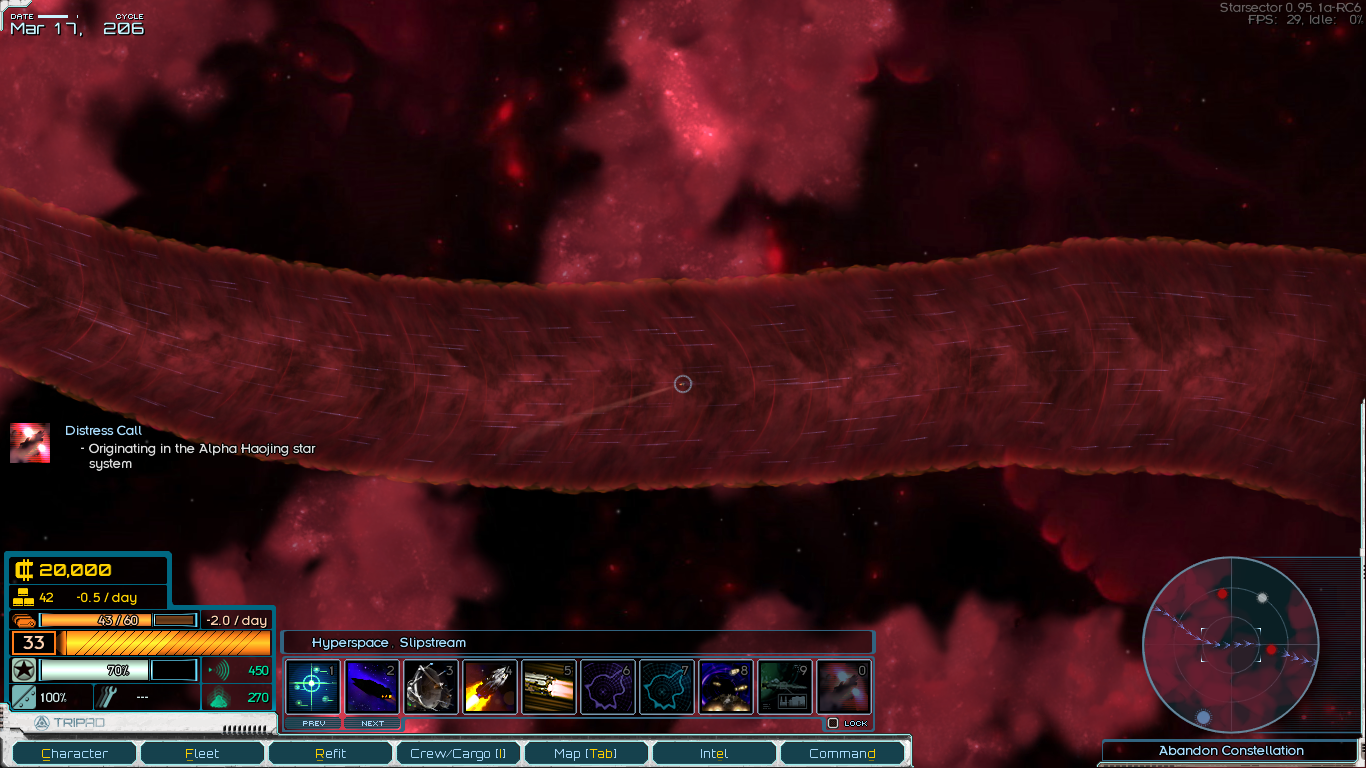Click the circular radar minimap
1366x768 pixels.
tap(1230, 644)
